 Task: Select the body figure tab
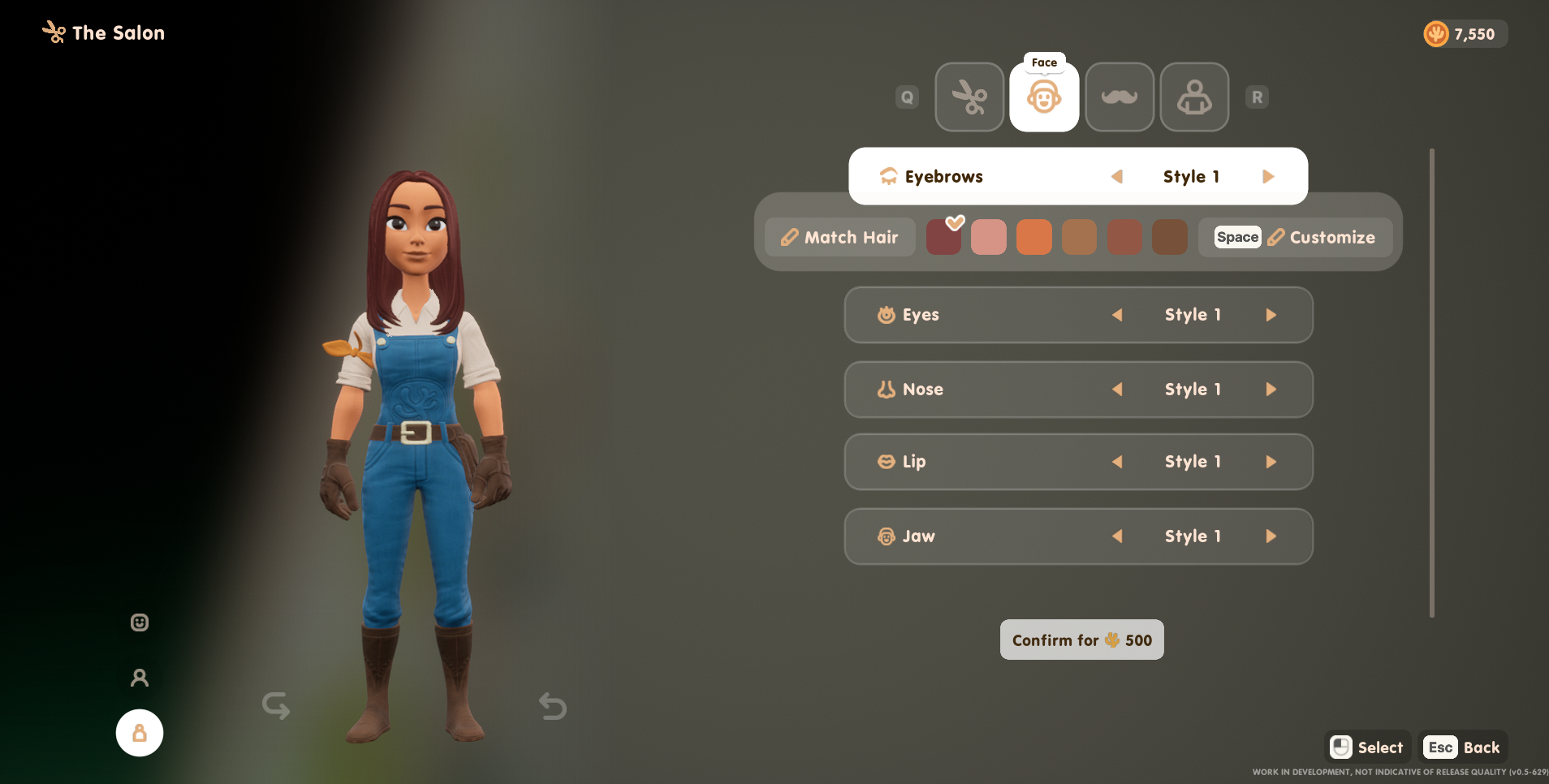click(x=1194, y=97)
